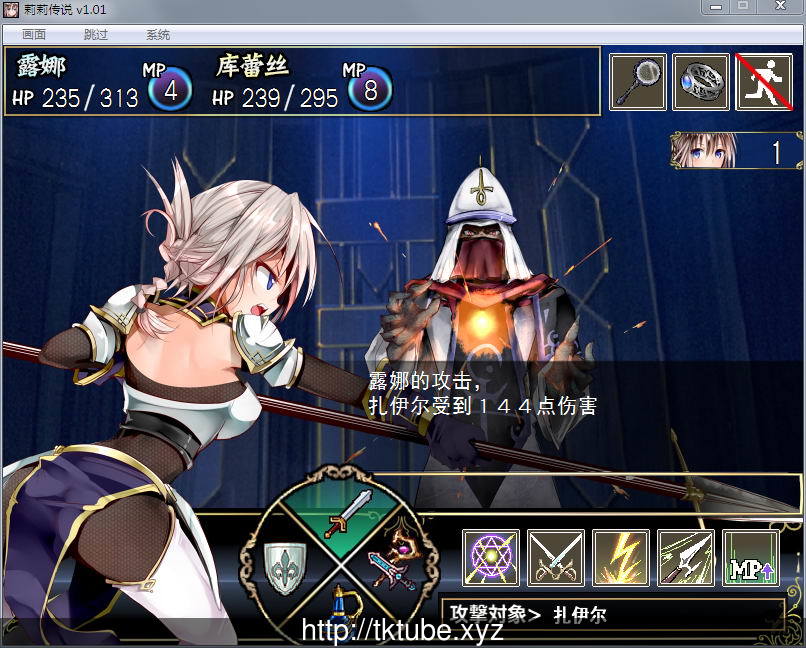Open the 画面 menu
This screenshot has height=648, width=806.
click(x=34, y=34)
